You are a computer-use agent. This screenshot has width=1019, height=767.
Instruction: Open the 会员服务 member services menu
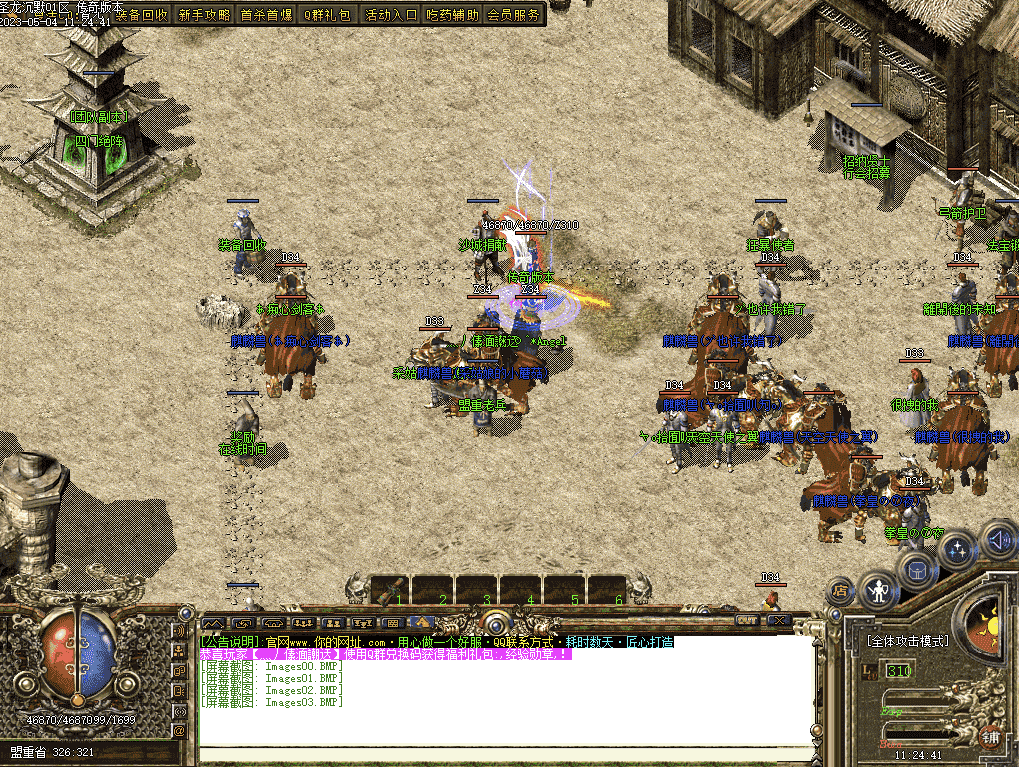pyautogui.click(x=514, y=15)
